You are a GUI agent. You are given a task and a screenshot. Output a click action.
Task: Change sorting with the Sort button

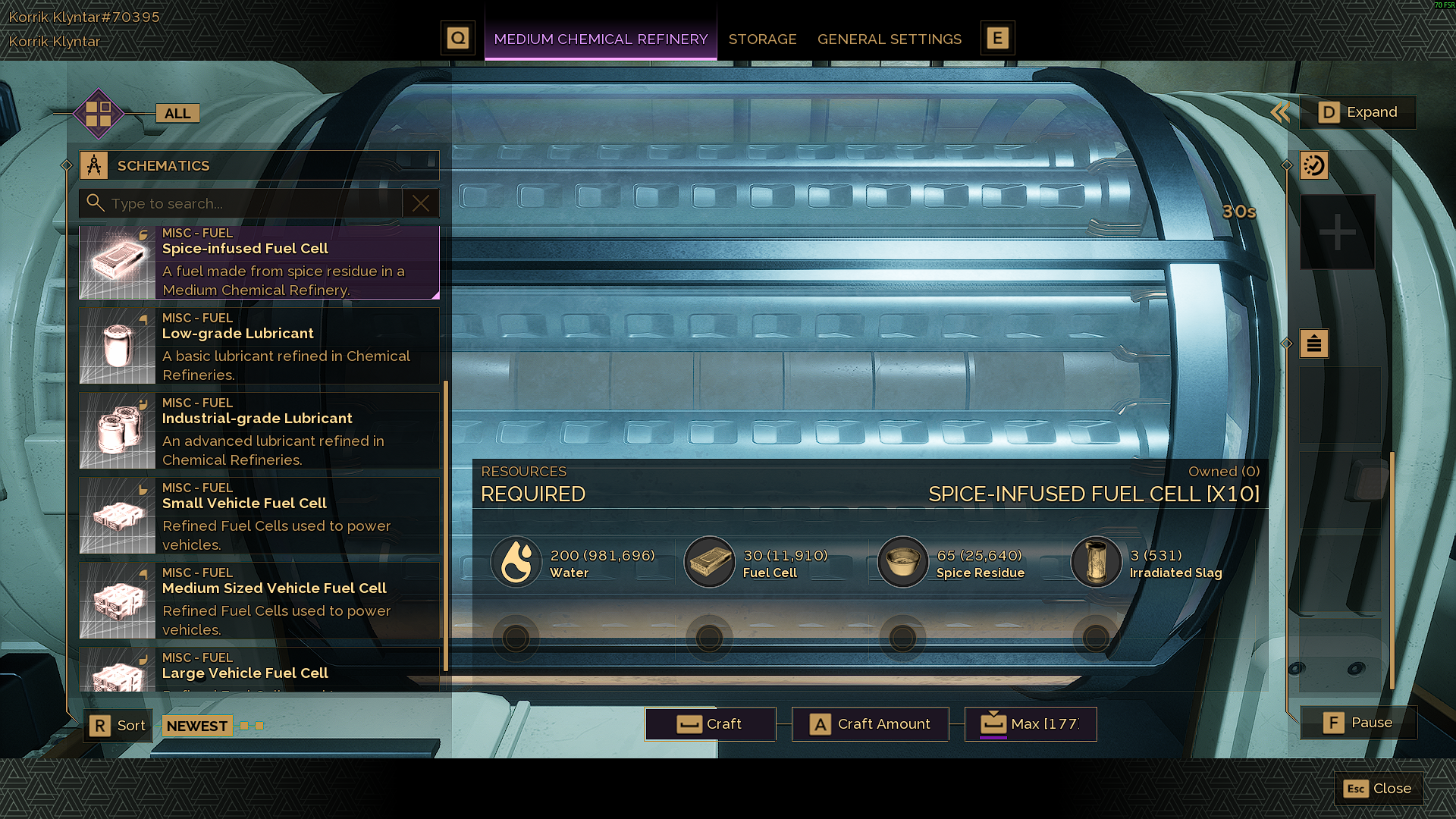coord(118,726)
